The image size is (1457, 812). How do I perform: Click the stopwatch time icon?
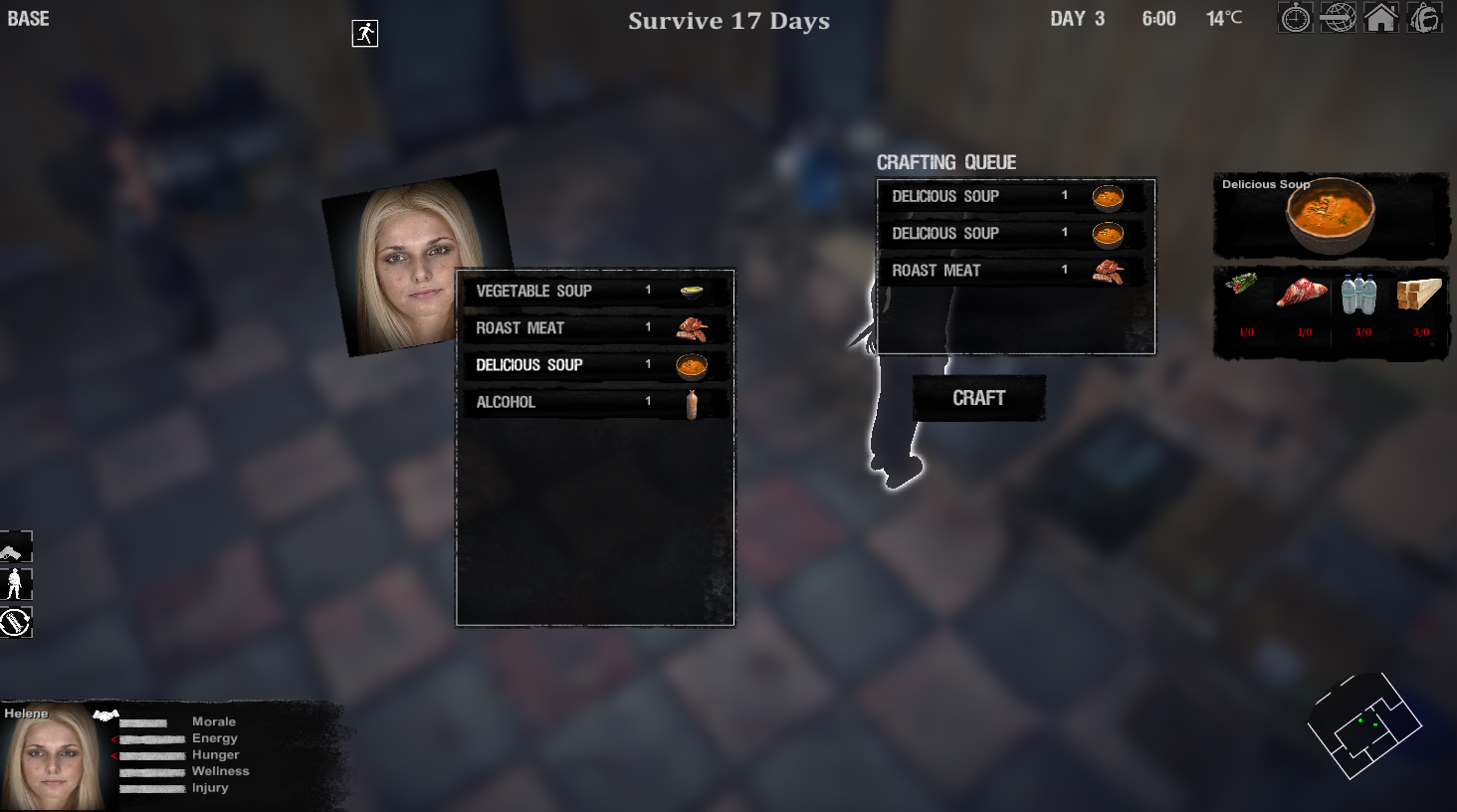pos(1294,17)
